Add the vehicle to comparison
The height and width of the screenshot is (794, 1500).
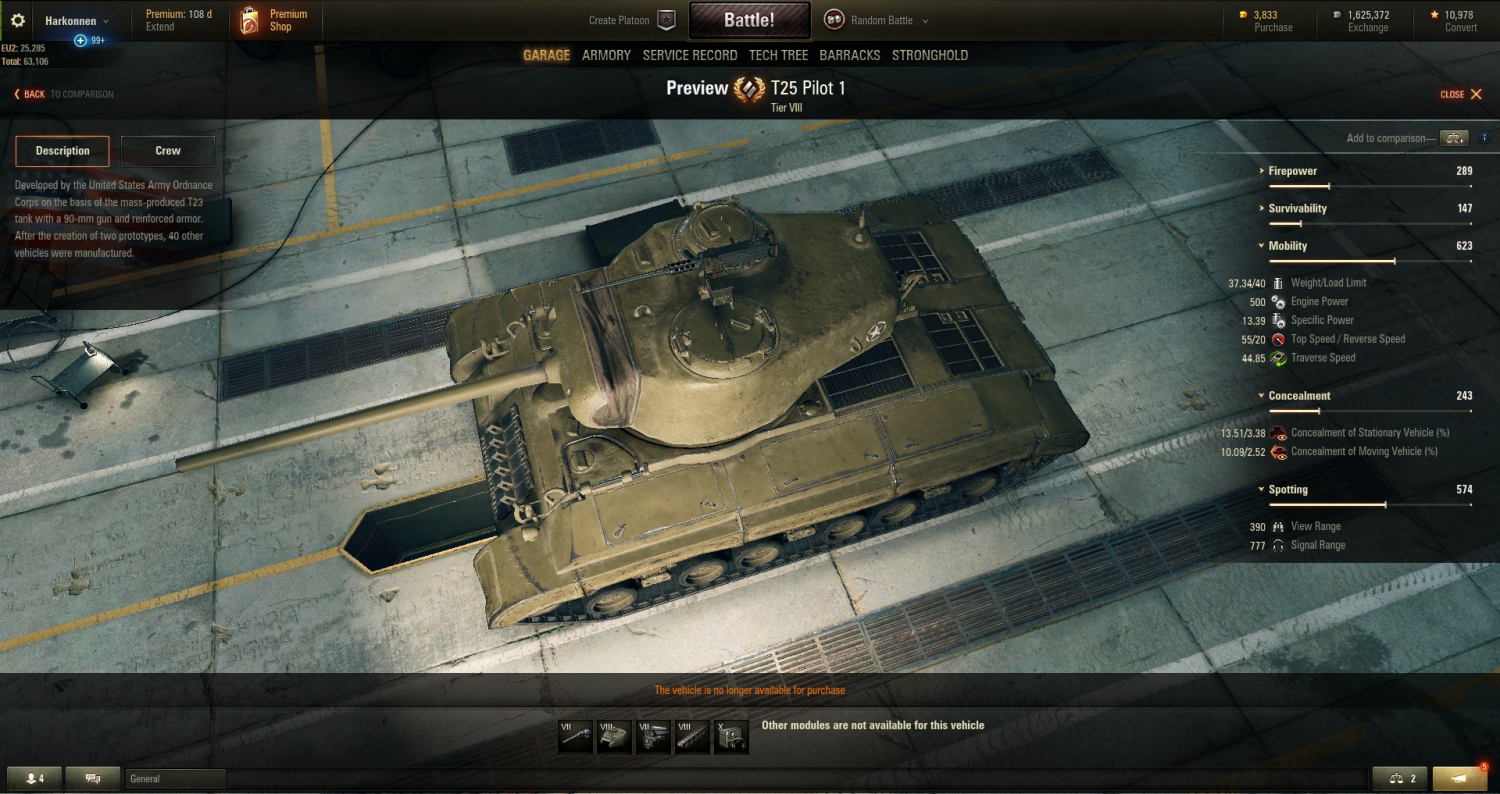tap(1455, 138)
